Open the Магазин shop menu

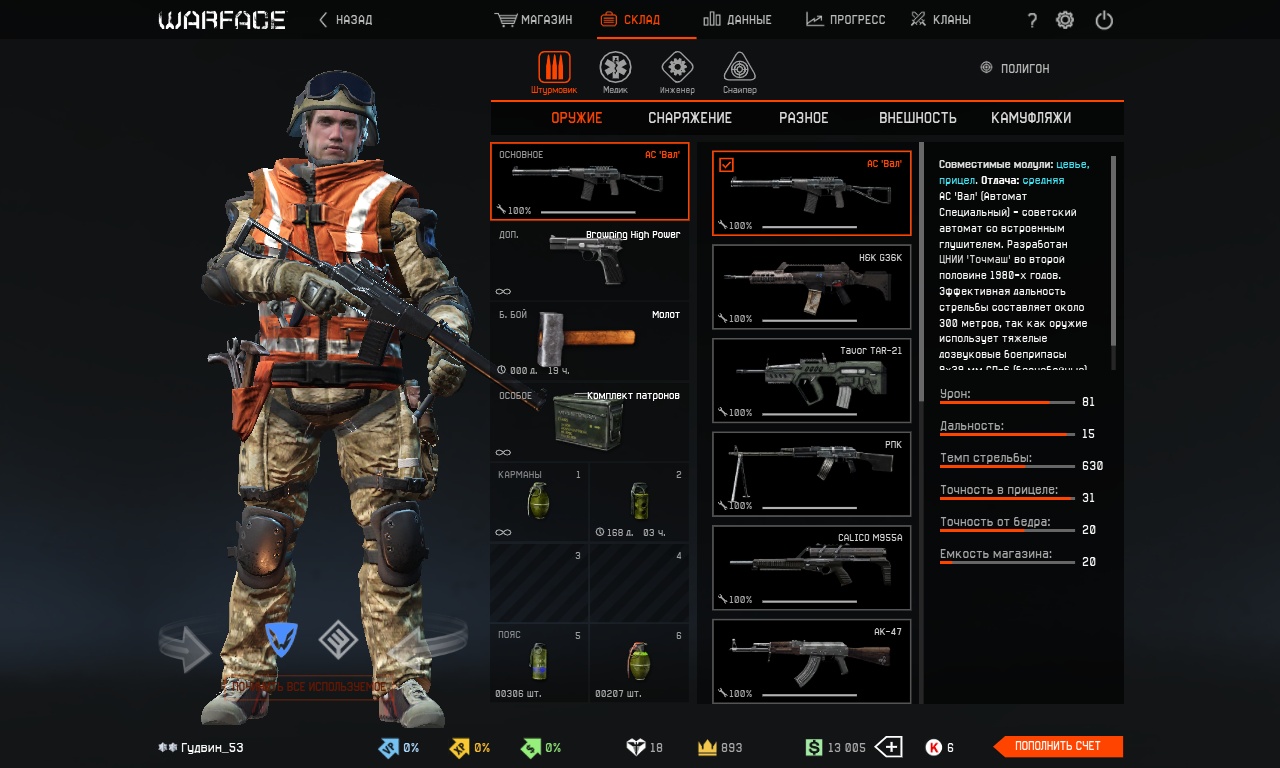click(534, 20)
